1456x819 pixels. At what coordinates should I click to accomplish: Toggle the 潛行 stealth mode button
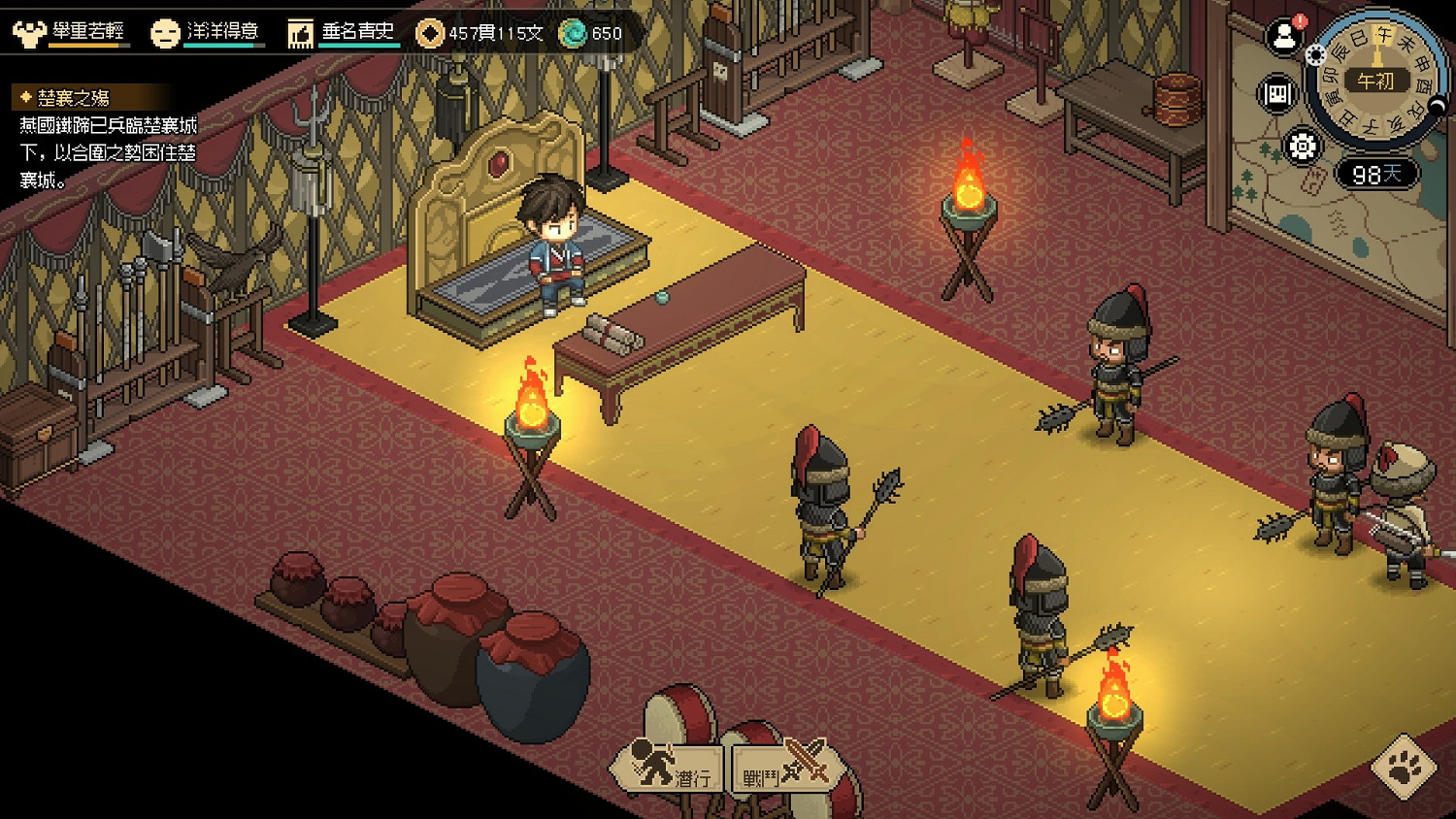669,770
